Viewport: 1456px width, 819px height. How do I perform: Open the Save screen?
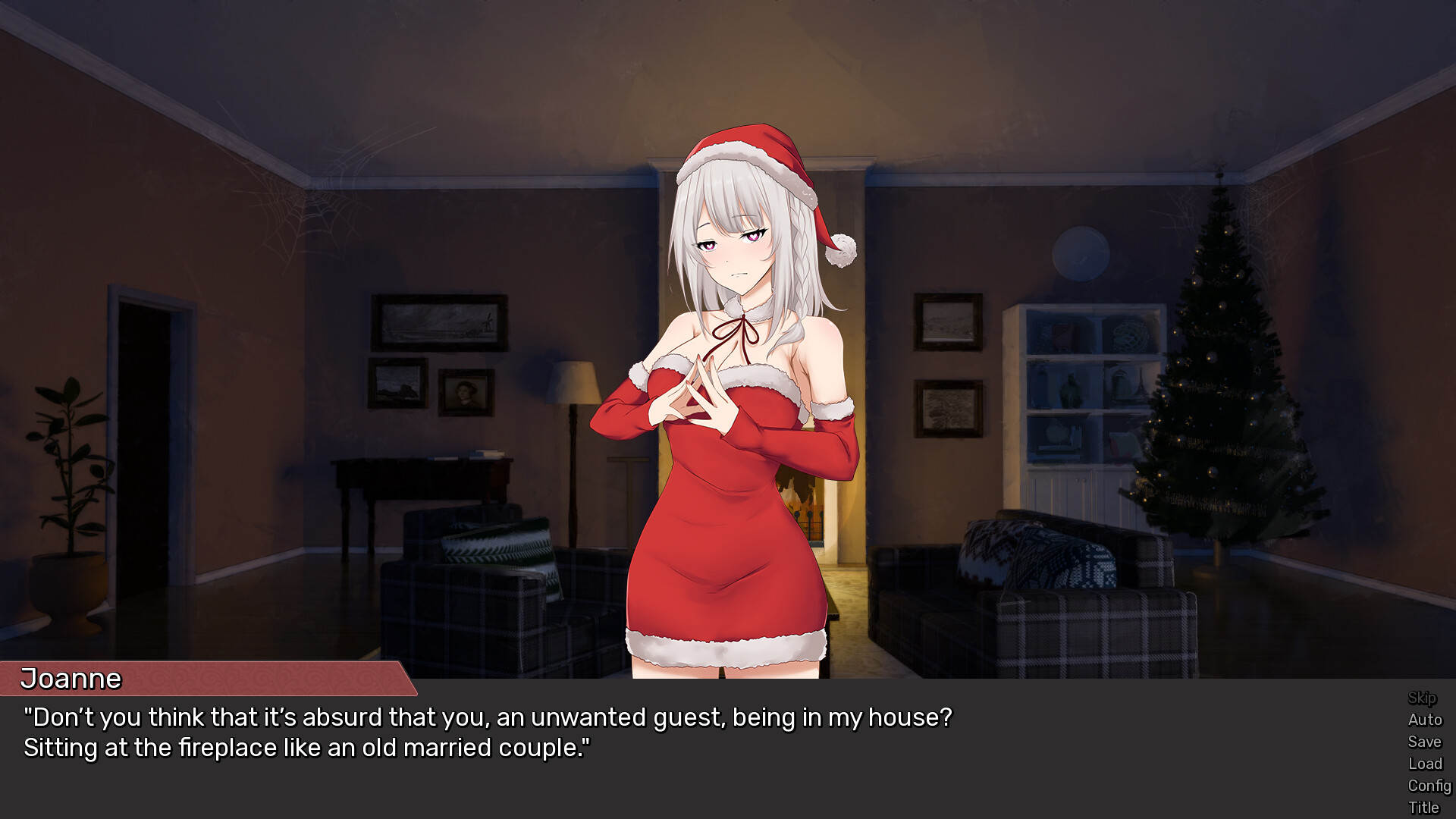click(x=1425, y=742)
